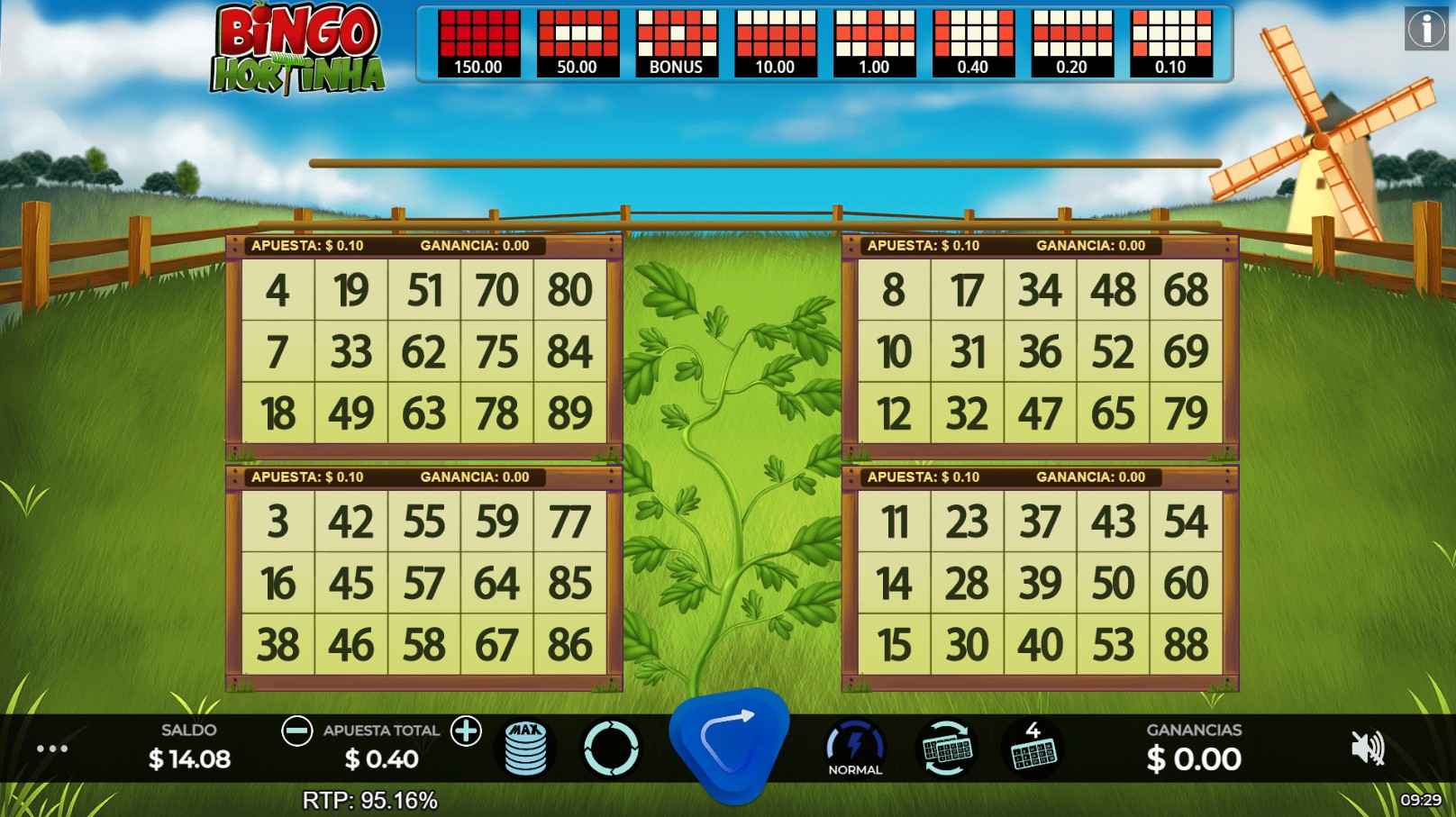The image size is (1456, 817).
Task: Select the MAX bet coins icon
Action: click(x=527, y=749)
